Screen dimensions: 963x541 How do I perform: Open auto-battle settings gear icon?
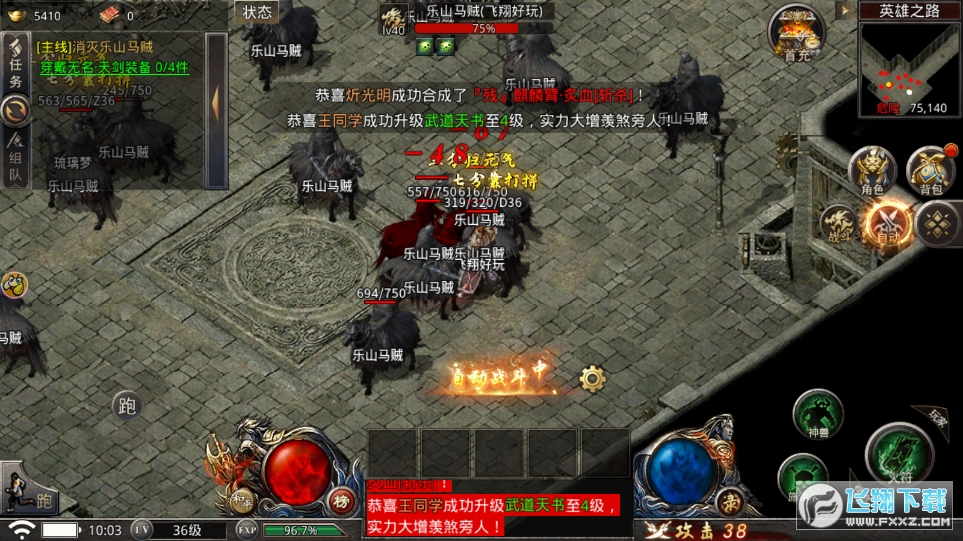click(593, 377)
